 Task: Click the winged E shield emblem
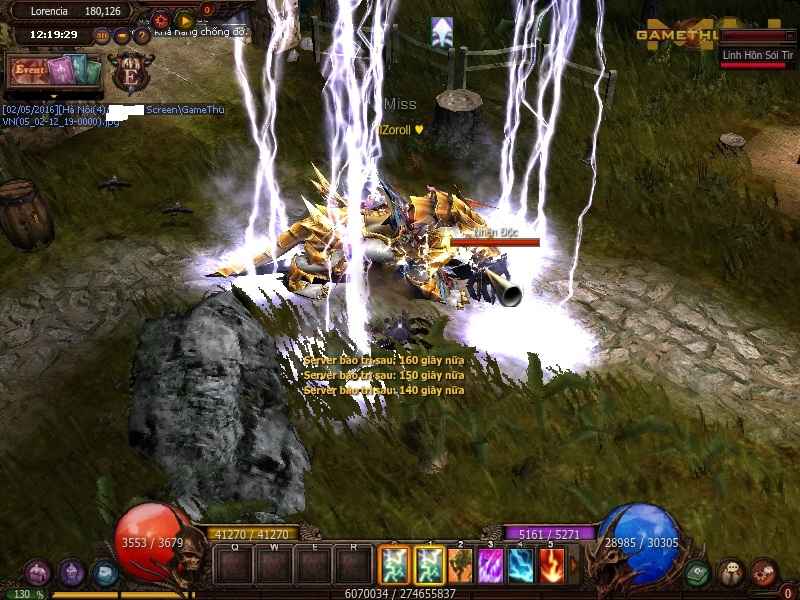tap(131, 73)
